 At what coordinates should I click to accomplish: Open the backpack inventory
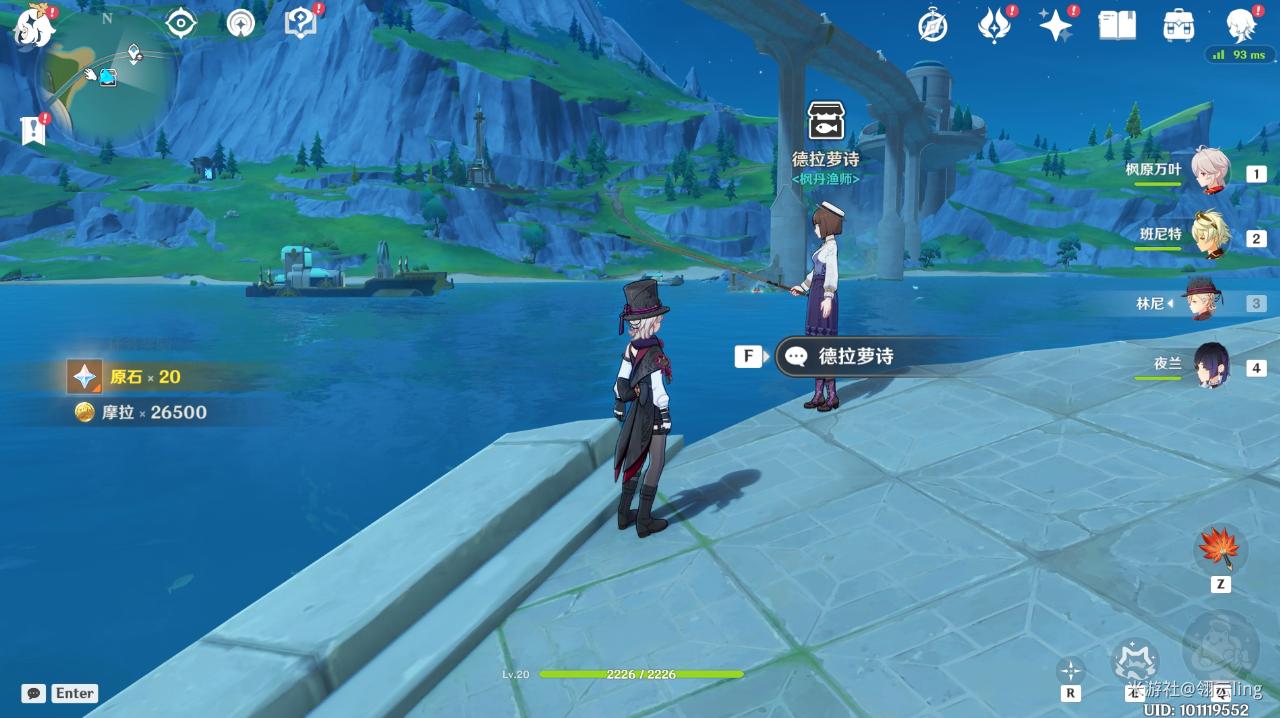click(x=1179, y=26)
